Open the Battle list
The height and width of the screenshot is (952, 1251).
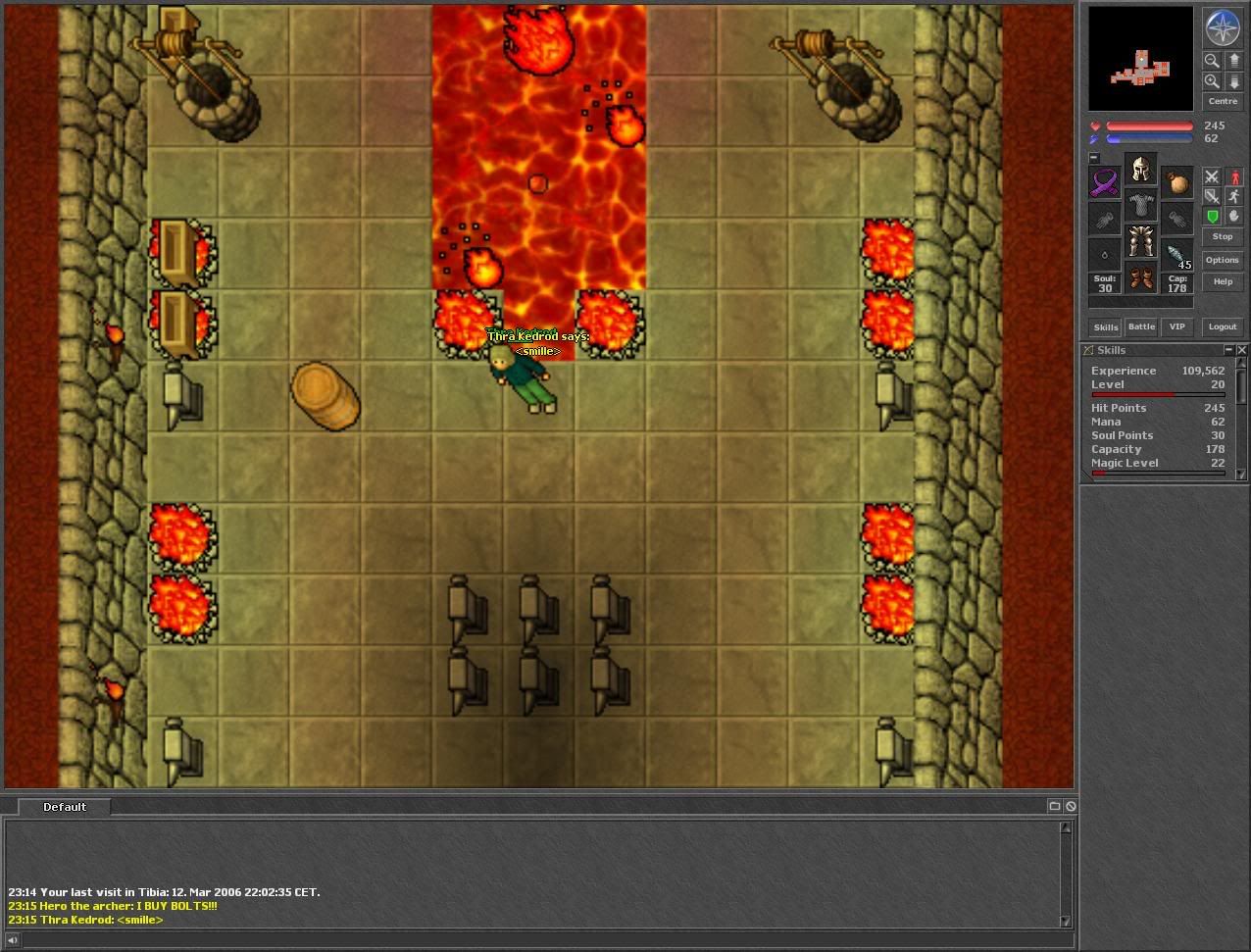(x=1141, y=326)
